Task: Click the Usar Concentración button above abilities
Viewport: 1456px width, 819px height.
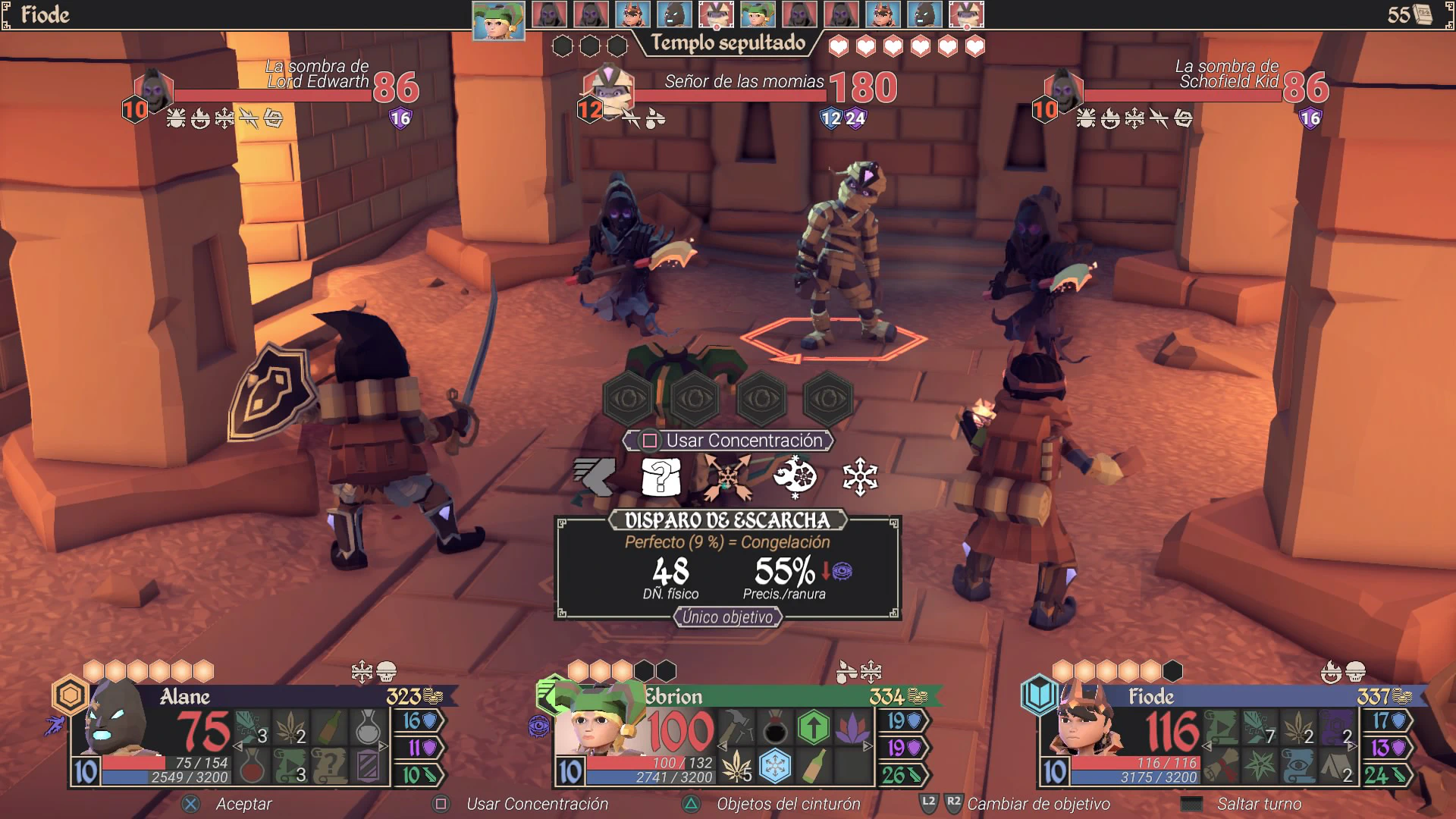Action: pyautogui.click(x=728, y=441)
